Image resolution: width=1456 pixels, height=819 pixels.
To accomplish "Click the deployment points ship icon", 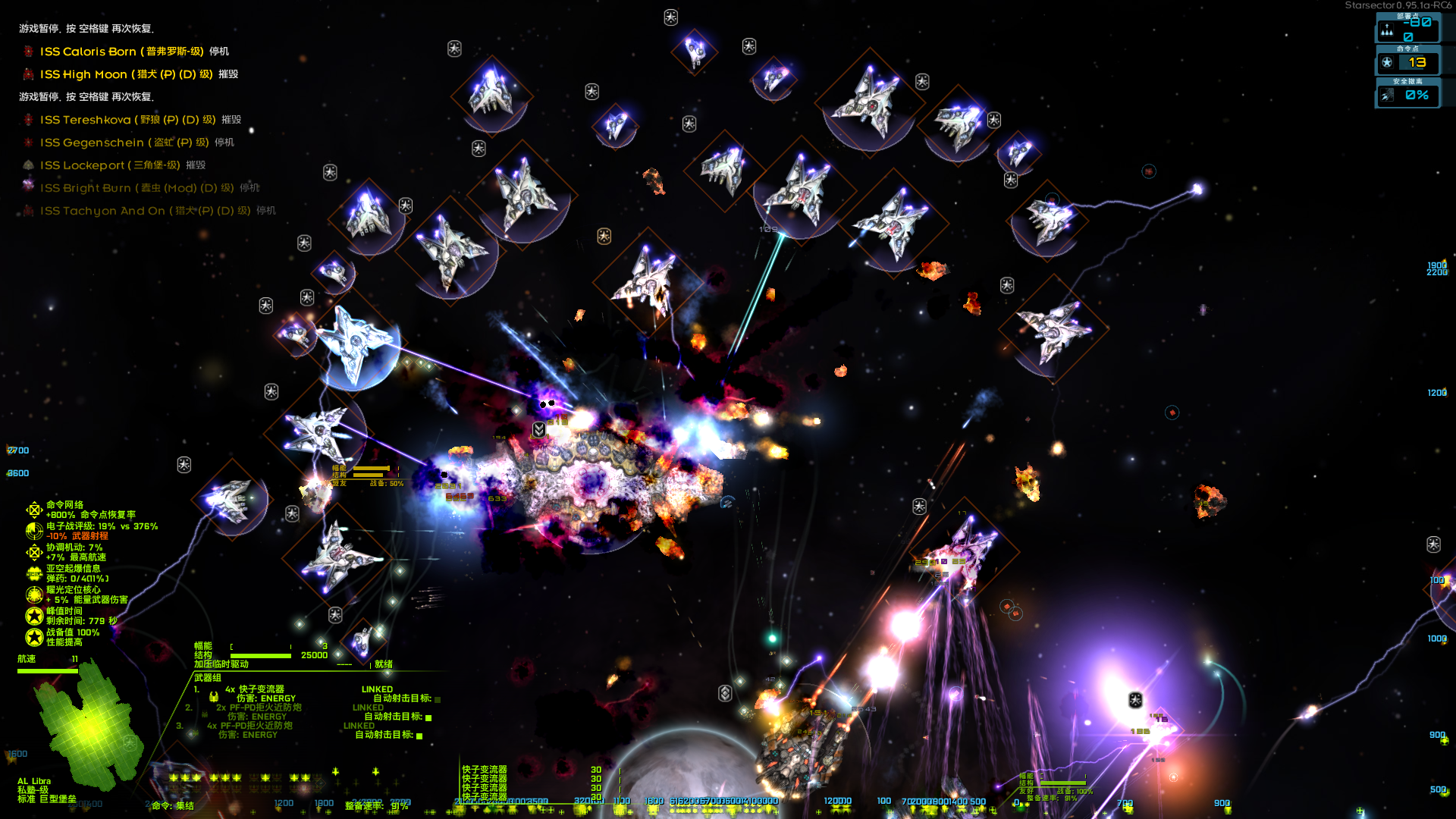I will (x=1387, y=30).
